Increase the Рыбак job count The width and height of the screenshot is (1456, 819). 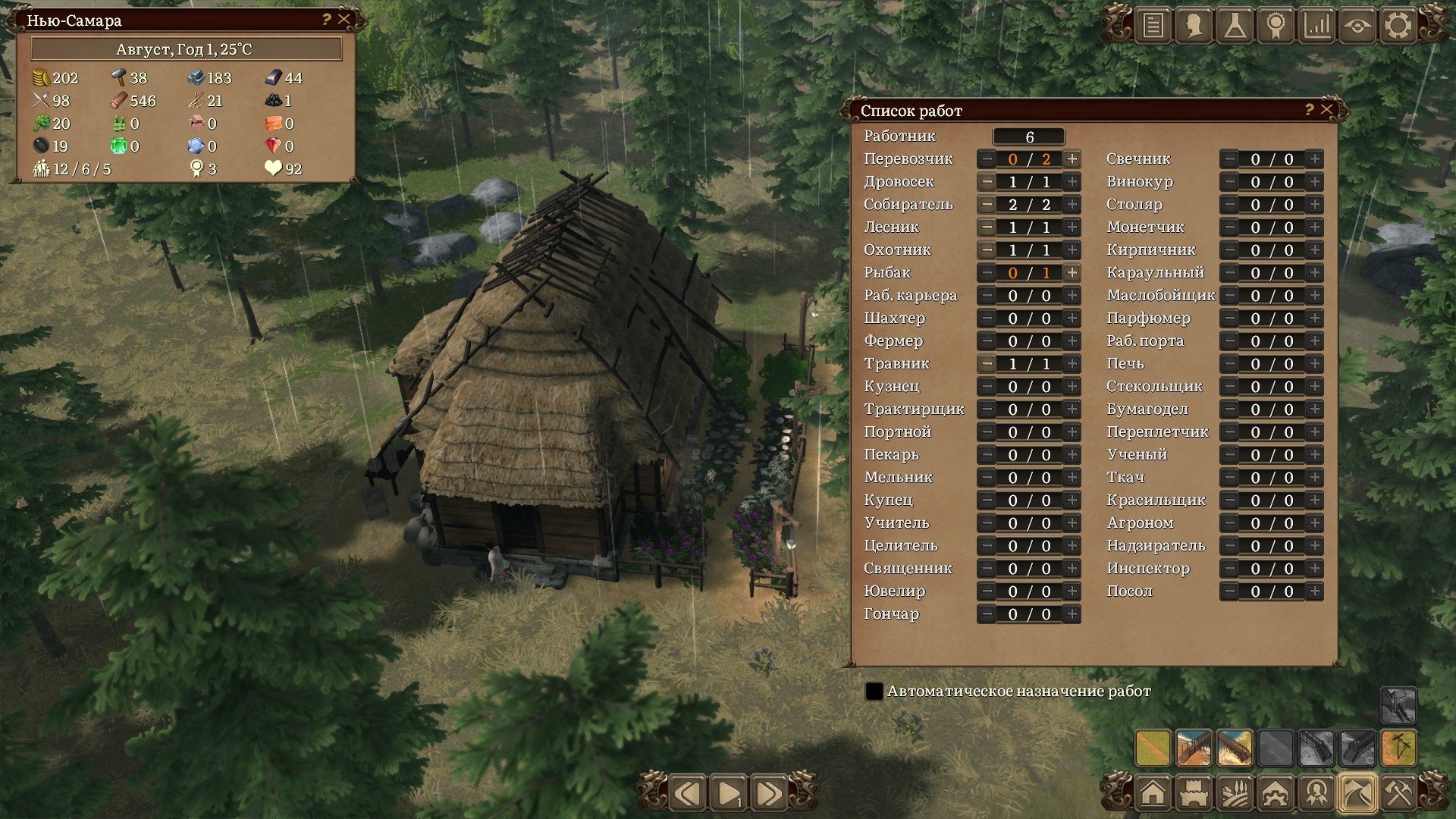point(1072,273)
